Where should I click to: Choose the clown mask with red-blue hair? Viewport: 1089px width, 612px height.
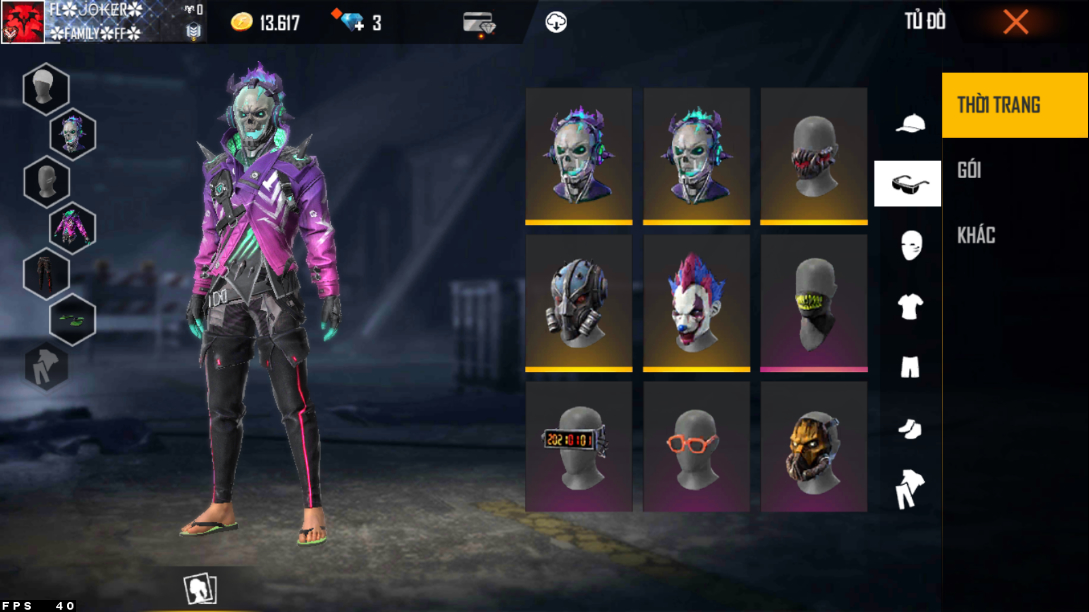point(696,302)
